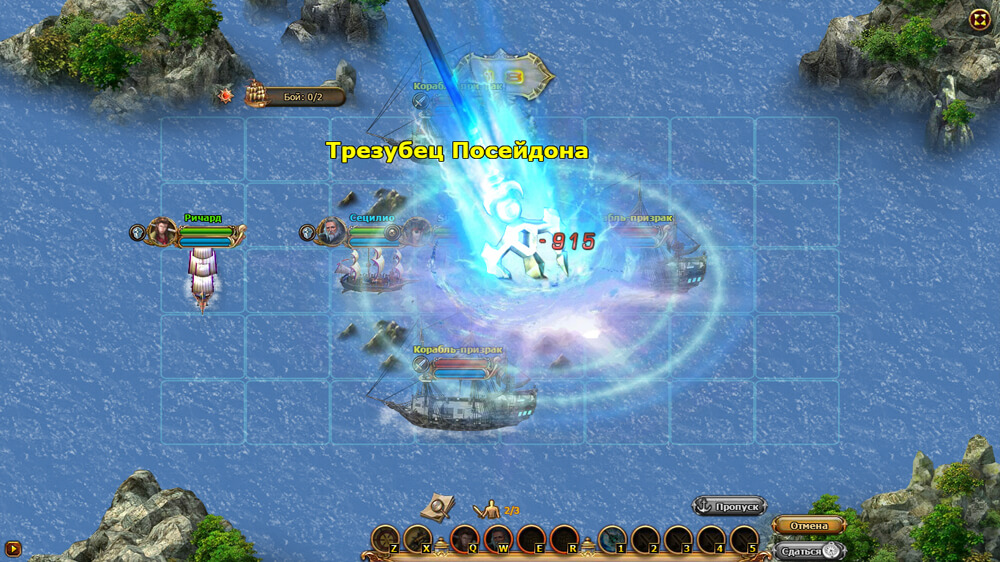Click the Пропуск (skip turn) button

730,507
